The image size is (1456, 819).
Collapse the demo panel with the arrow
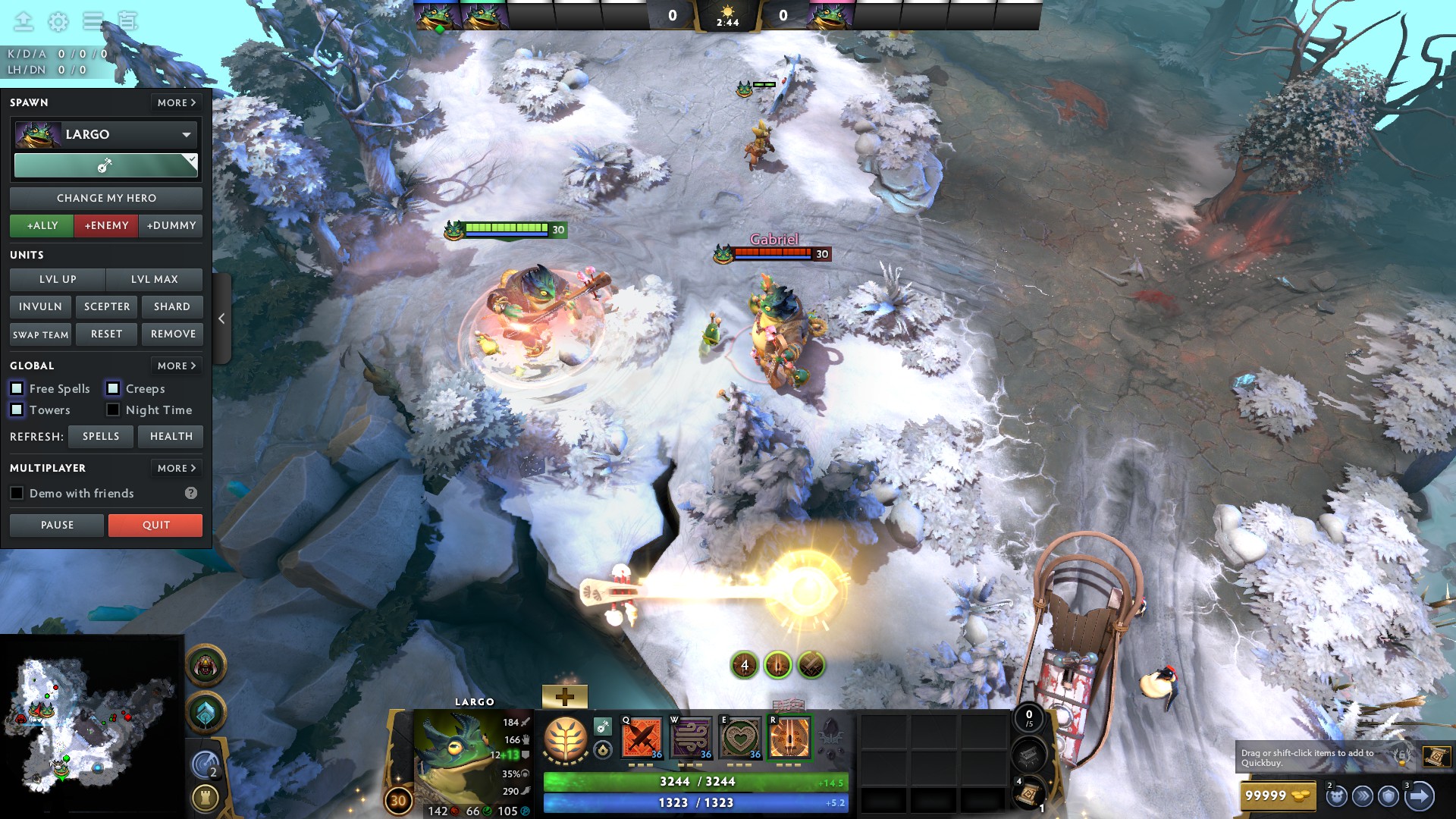pos(221,318)
